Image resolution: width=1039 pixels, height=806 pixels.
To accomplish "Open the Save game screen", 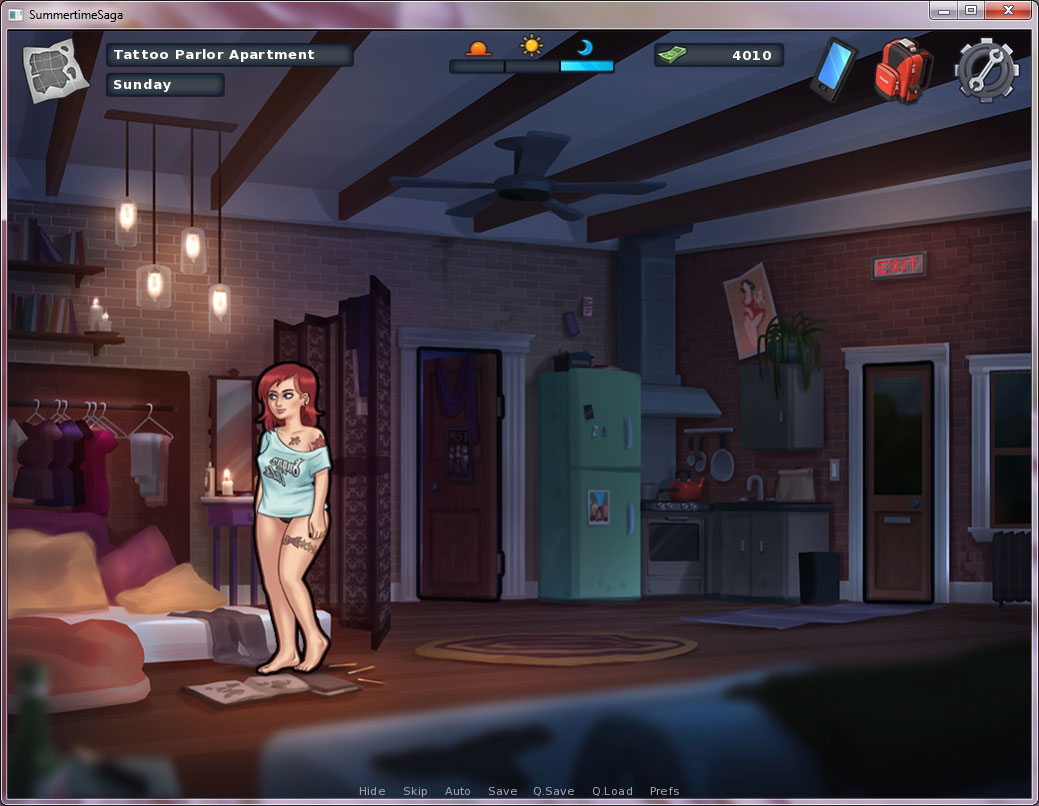I will [503, 791].
